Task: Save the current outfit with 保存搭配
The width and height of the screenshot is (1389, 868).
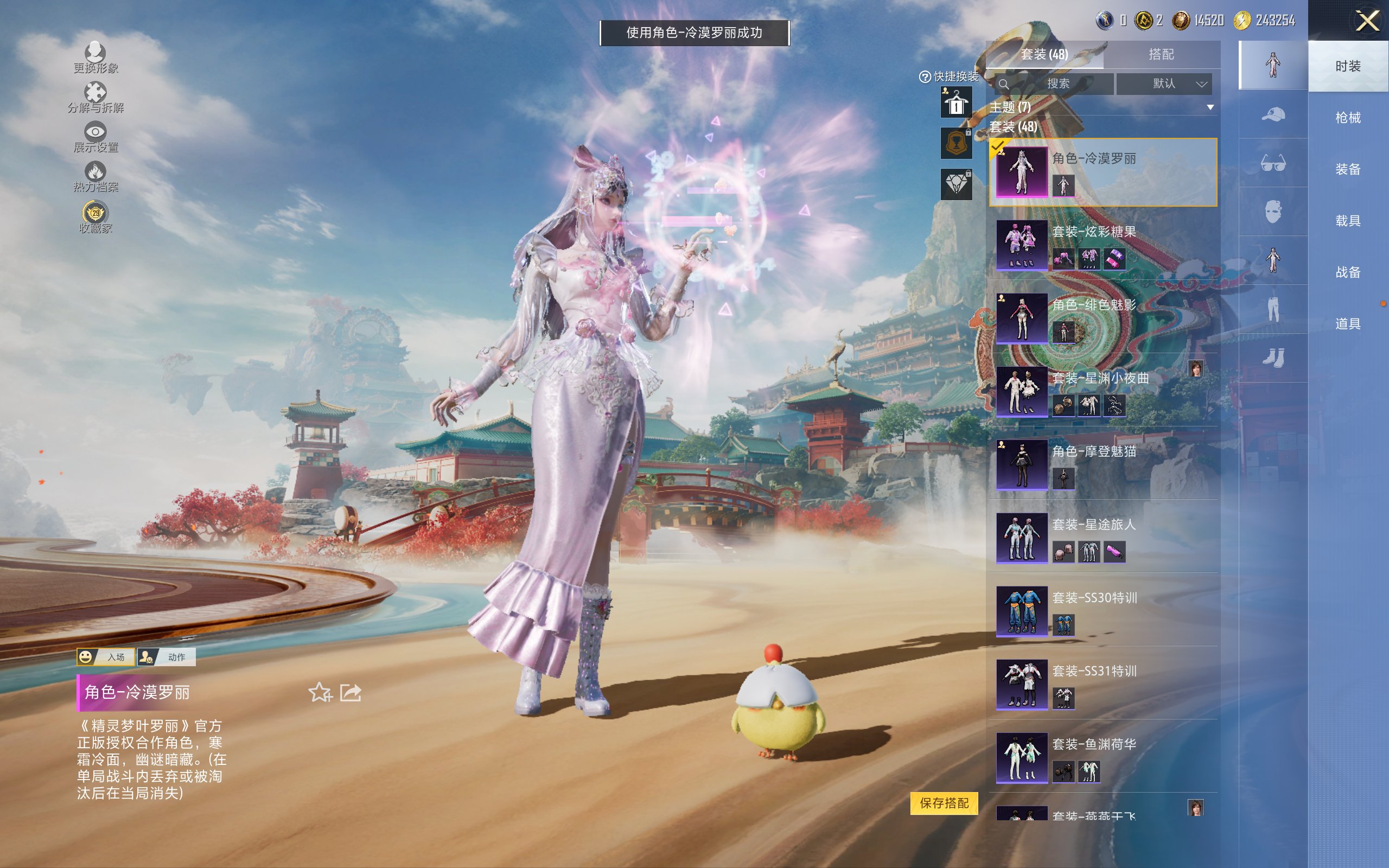Action: [x=944, y=803]
